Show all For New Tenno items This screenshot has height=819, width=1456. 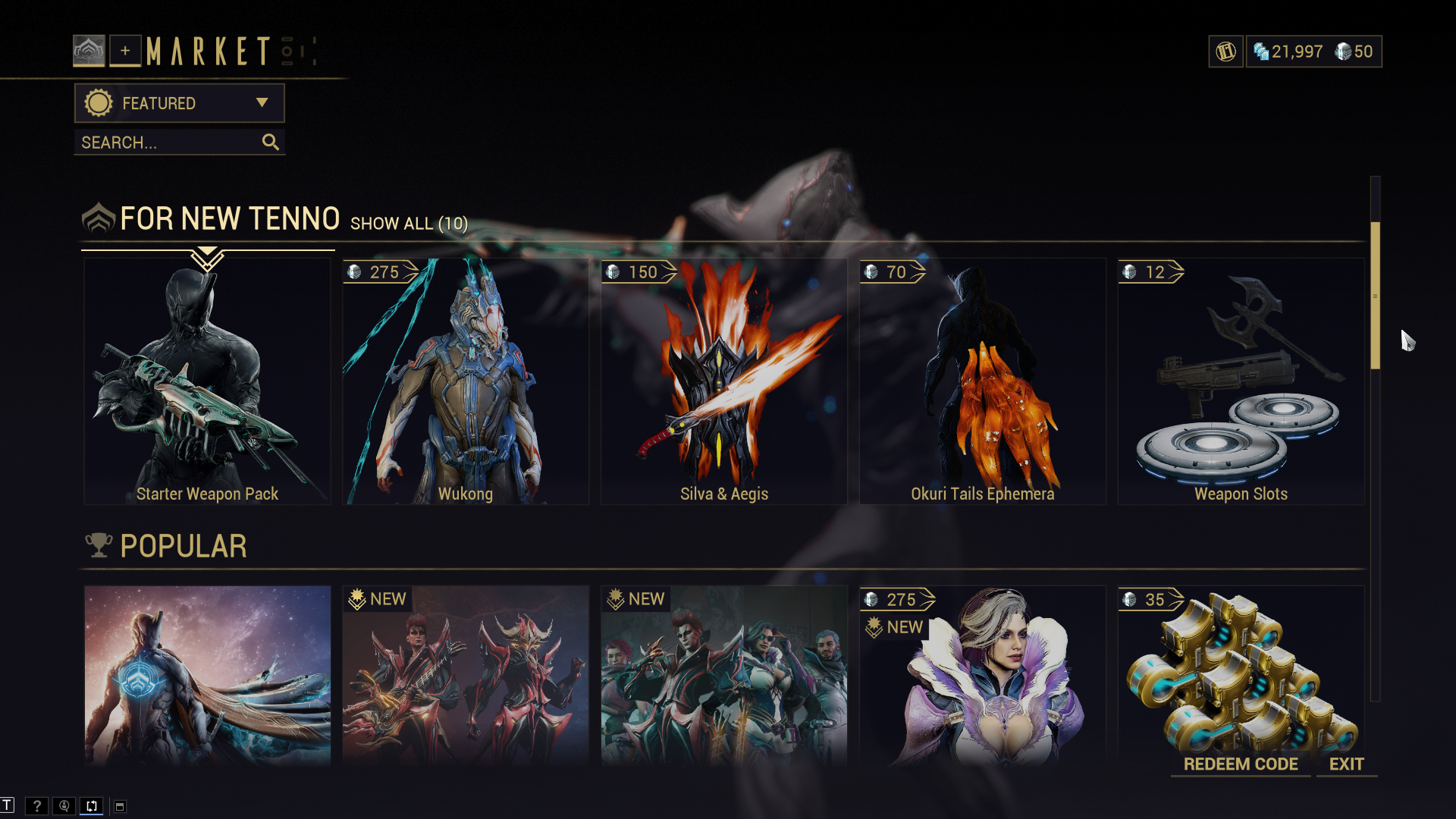click(409, 224)
